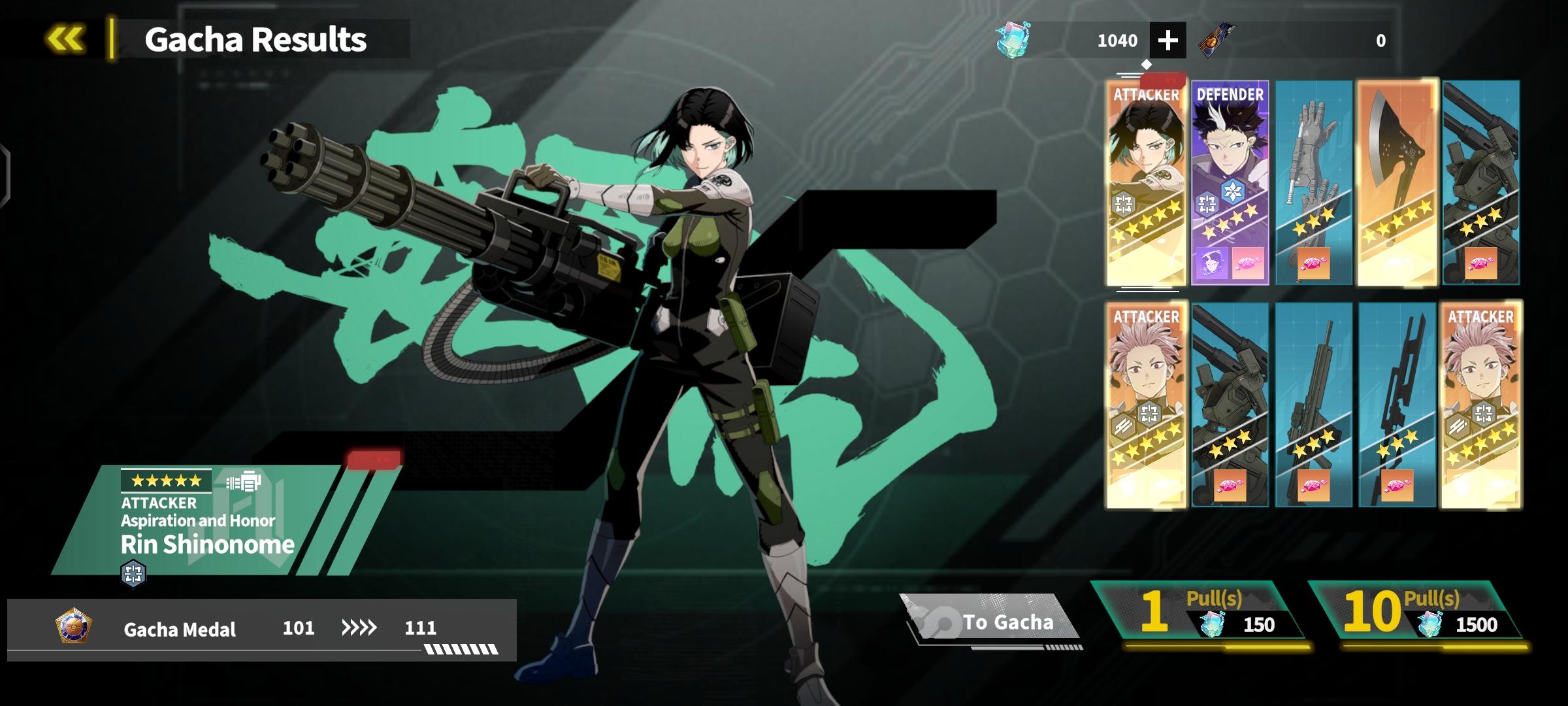Select the Rin Shinonome attacker result card
This screenshot has width=1568, height=706.
pyautogui.click(x=1146, y=183)
